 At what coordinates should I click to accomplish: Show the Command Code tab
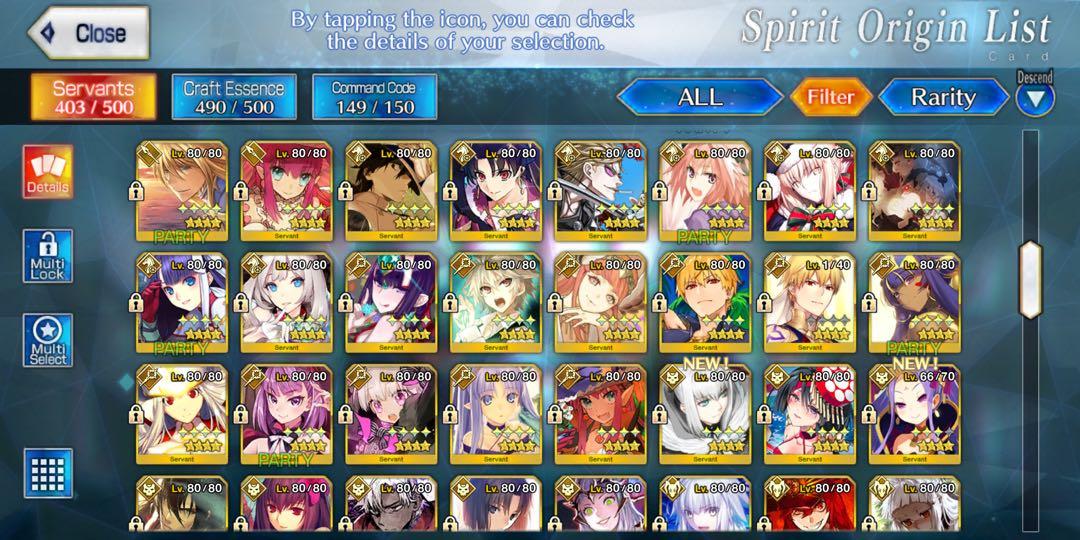[x=373, y=97]
